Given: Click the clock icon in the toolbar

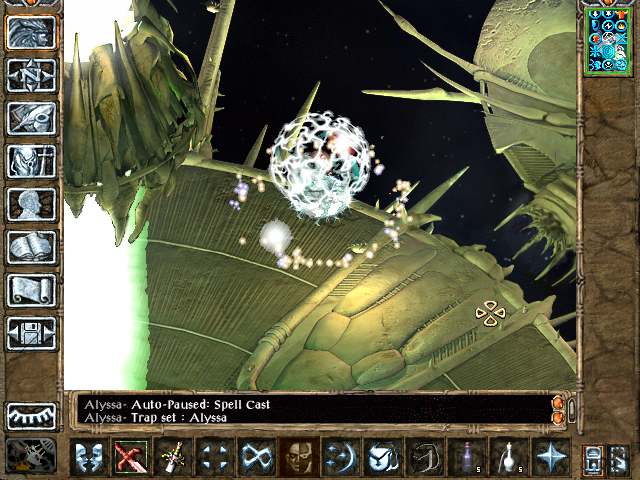Looking at the screenshot, I should [383, 457].
